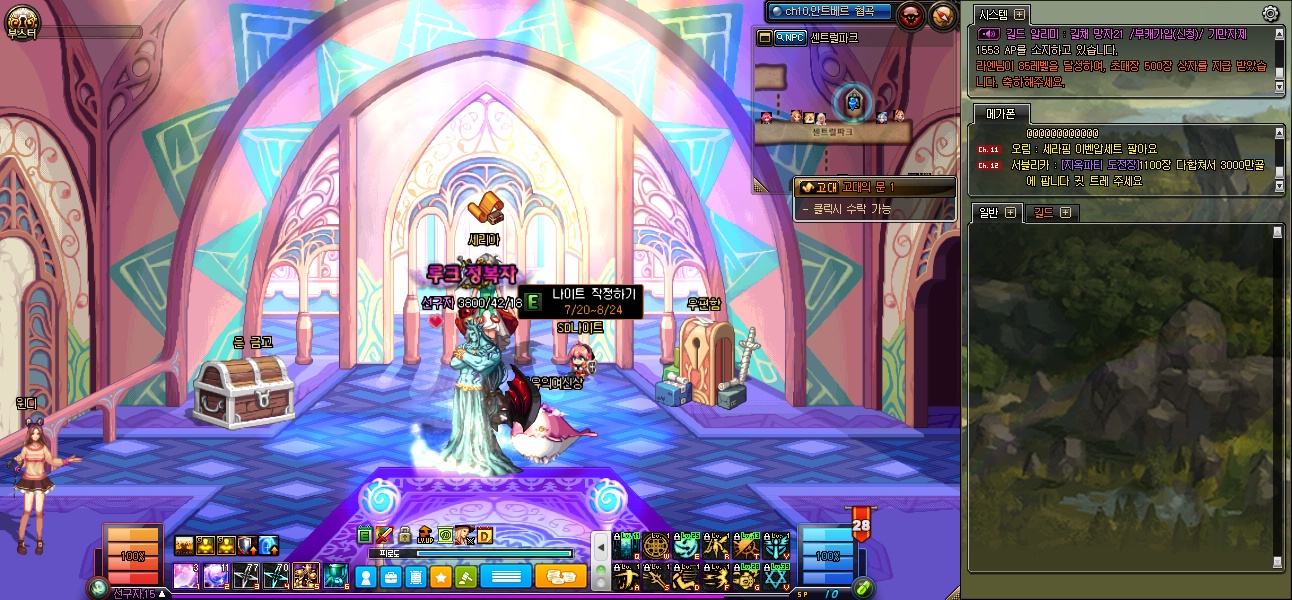Screen dimensions: 1292x600
Task: Open chat settings gear icon
Action: point(1270,13)
